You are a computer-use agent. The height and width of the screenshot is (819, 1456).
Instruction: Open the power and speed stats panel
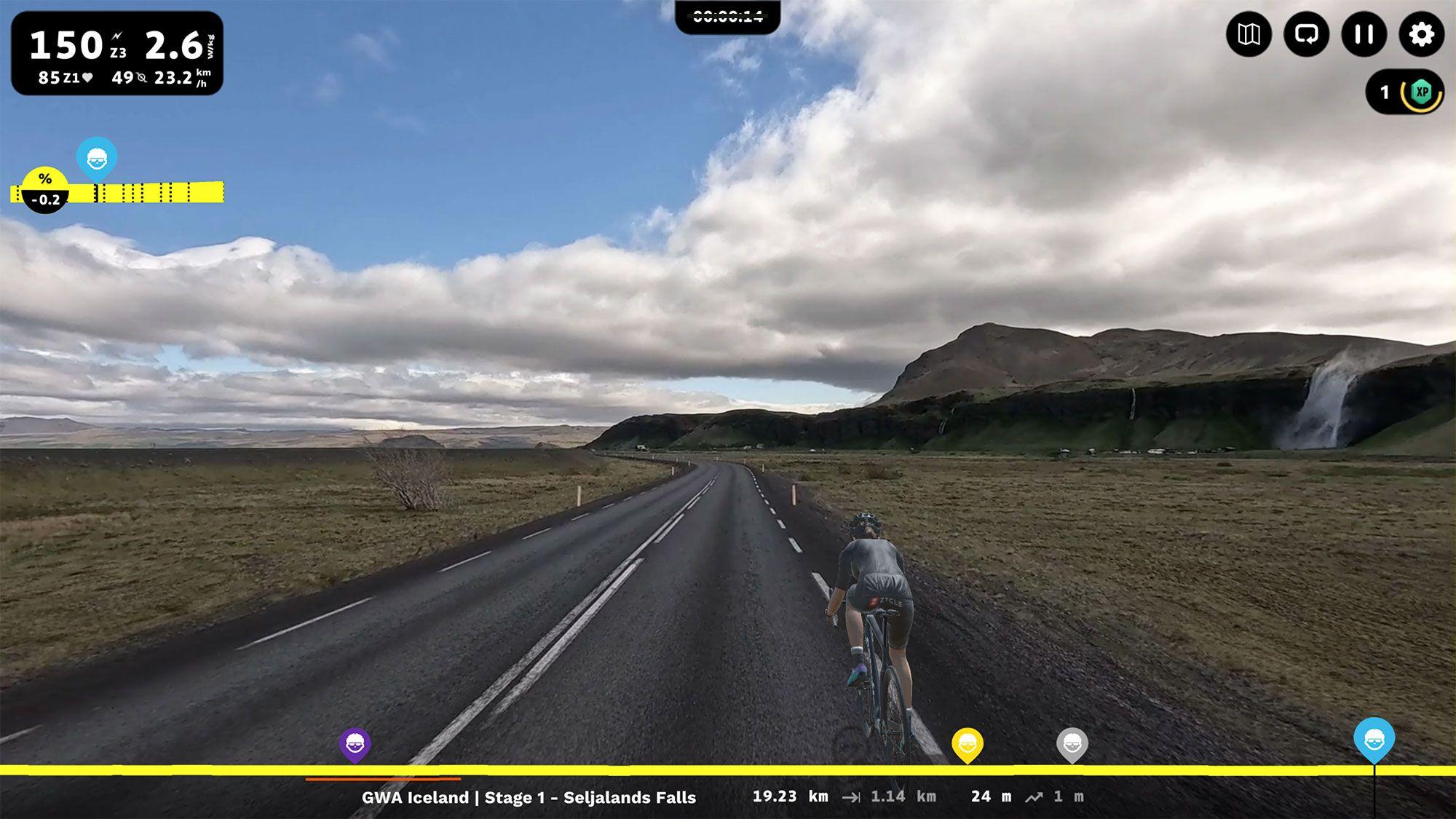(x=117, y=53)
